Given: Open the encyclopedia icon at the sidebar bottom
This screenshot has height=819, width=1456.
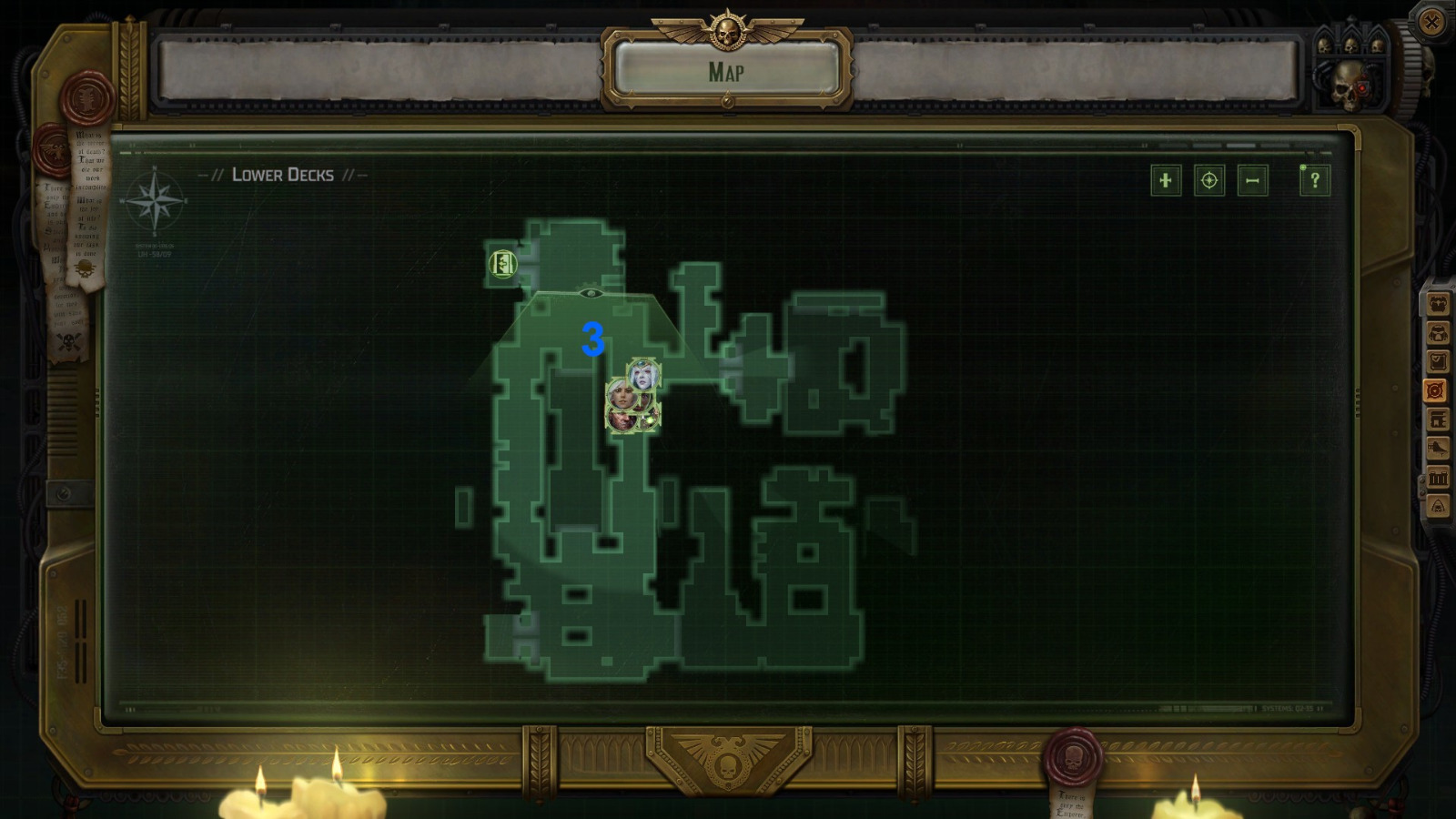Looking at the screenshot, I should 1438,504.
